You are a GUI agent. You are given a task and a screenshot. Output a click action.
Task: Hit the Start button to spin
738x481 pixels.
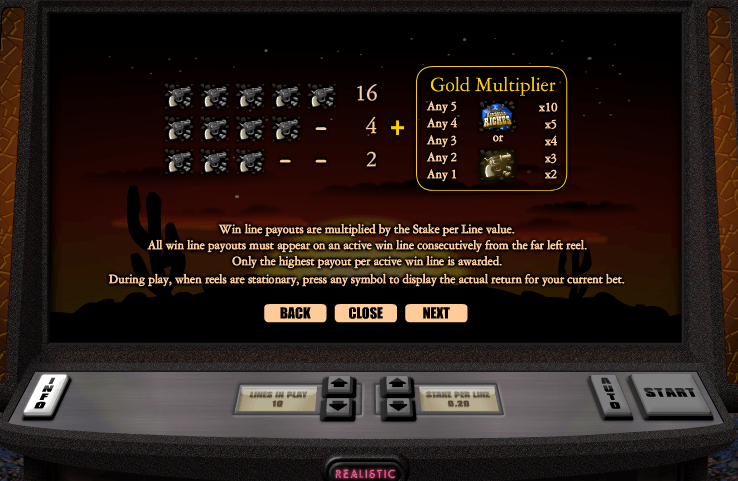670,393
